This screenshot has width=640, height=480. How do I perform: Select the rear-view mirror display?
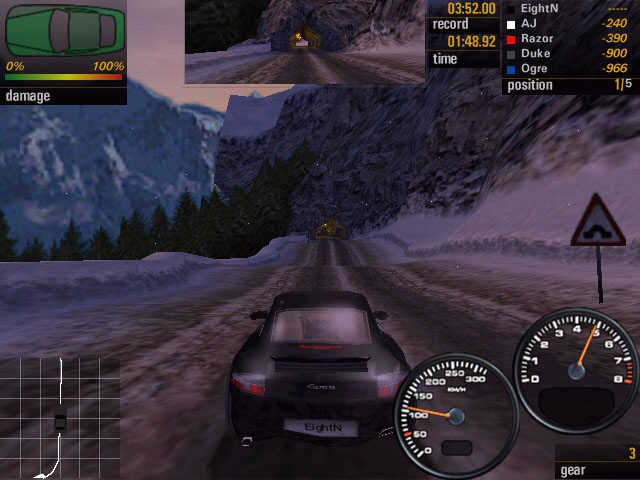click(x=305, y=41)
